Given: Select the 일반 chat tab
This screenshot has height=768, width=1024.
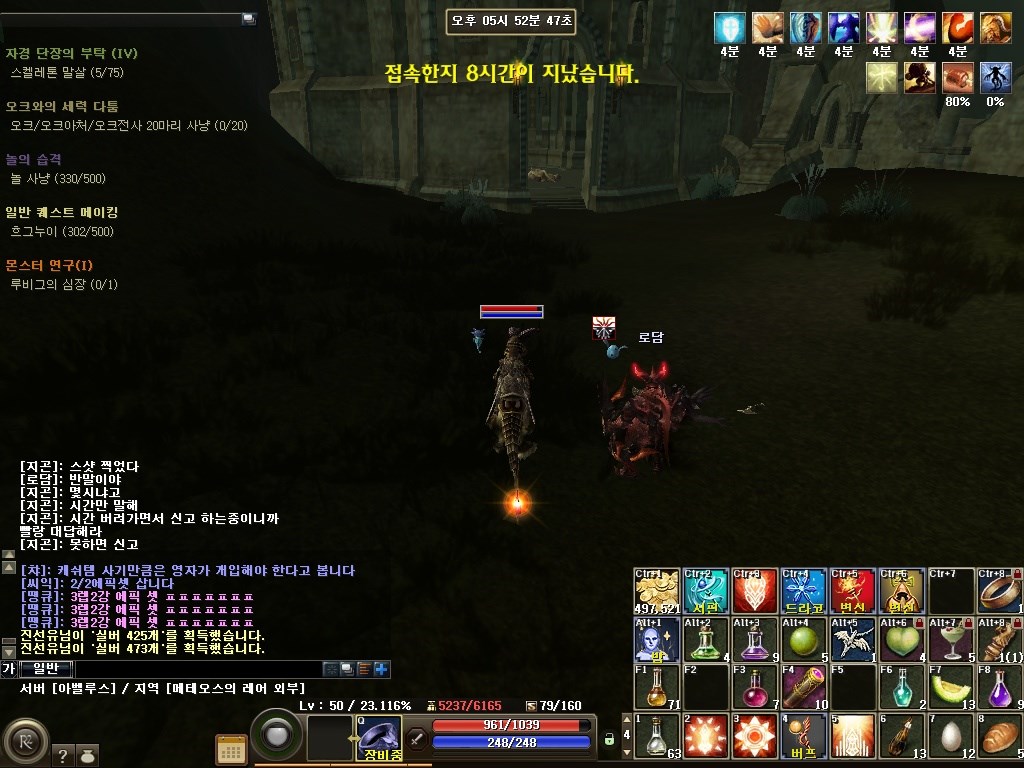Looking at the screenshot, I should click(x=46, y=669).
